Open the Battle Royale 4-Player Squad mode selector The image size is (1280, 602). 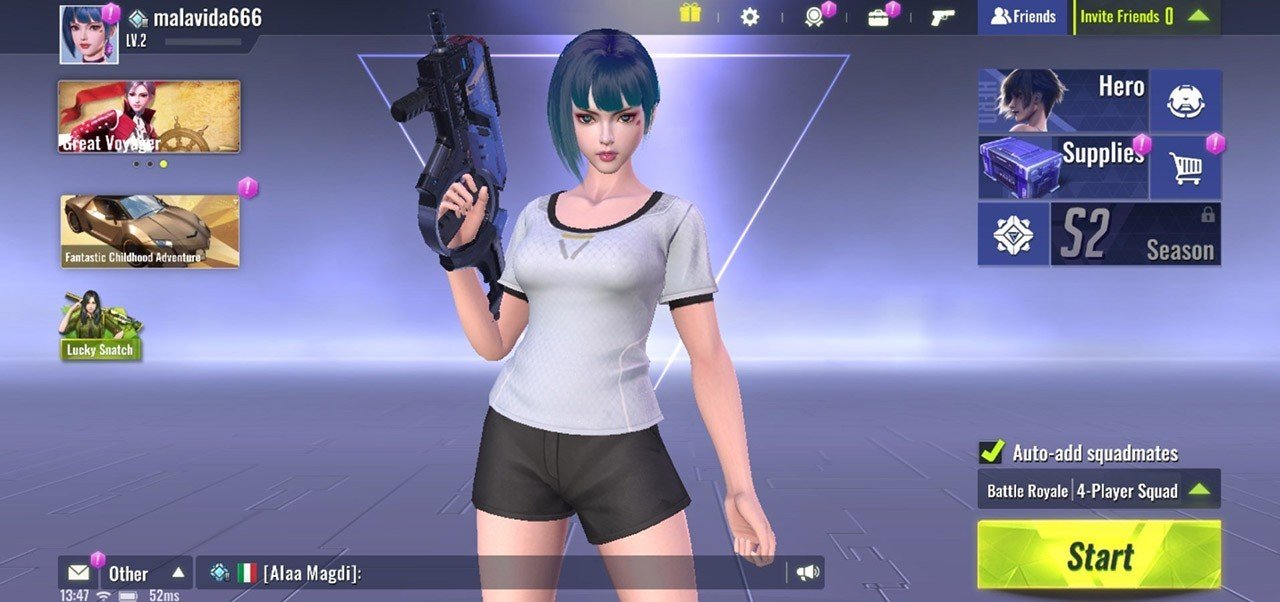click(1098, 490)
